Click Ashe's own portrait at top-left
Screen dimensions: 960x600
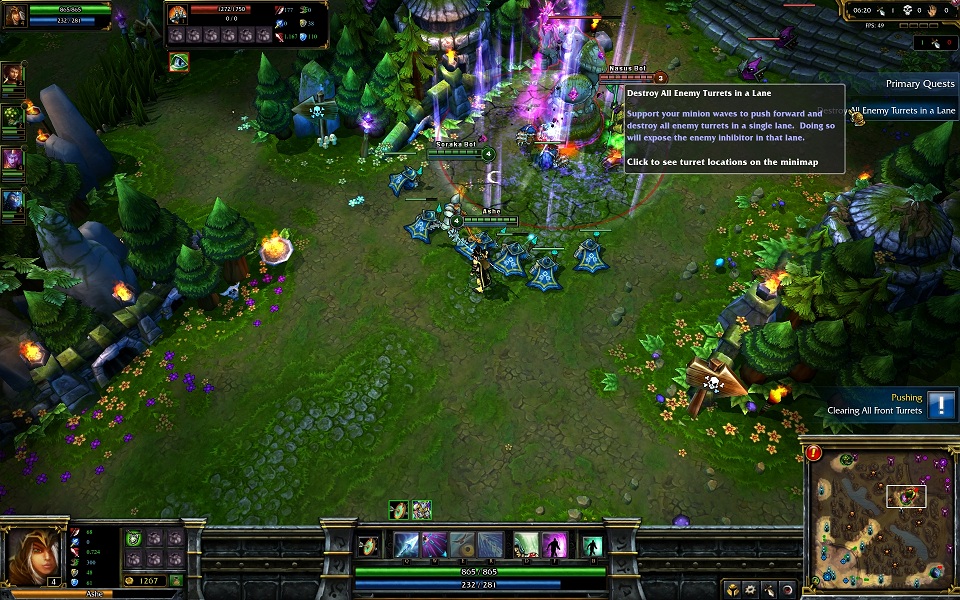pos(15,14)
